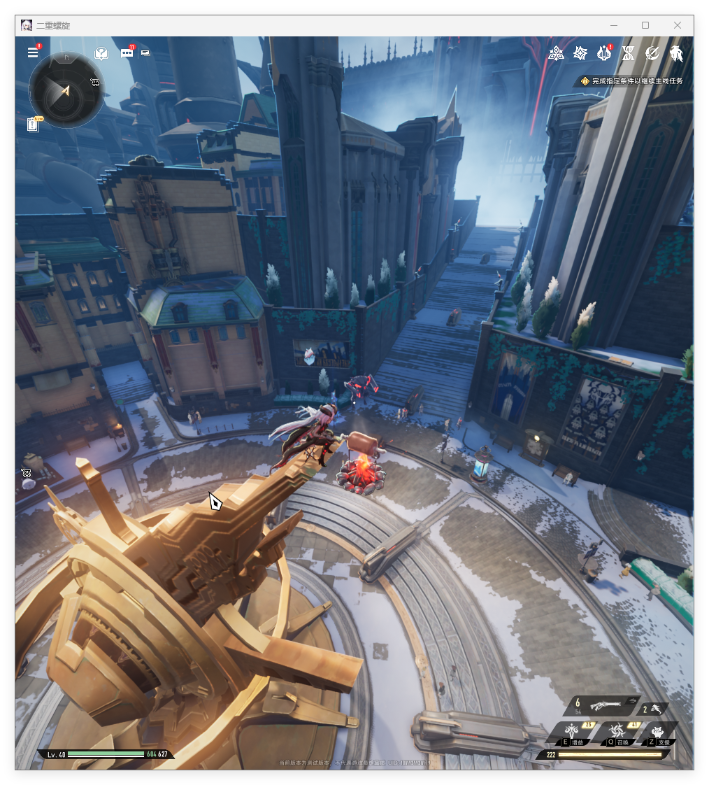Viewport: 709px width, 785px height.
Task: Open the hamburger main menu
Action: [x=33, y=52]
